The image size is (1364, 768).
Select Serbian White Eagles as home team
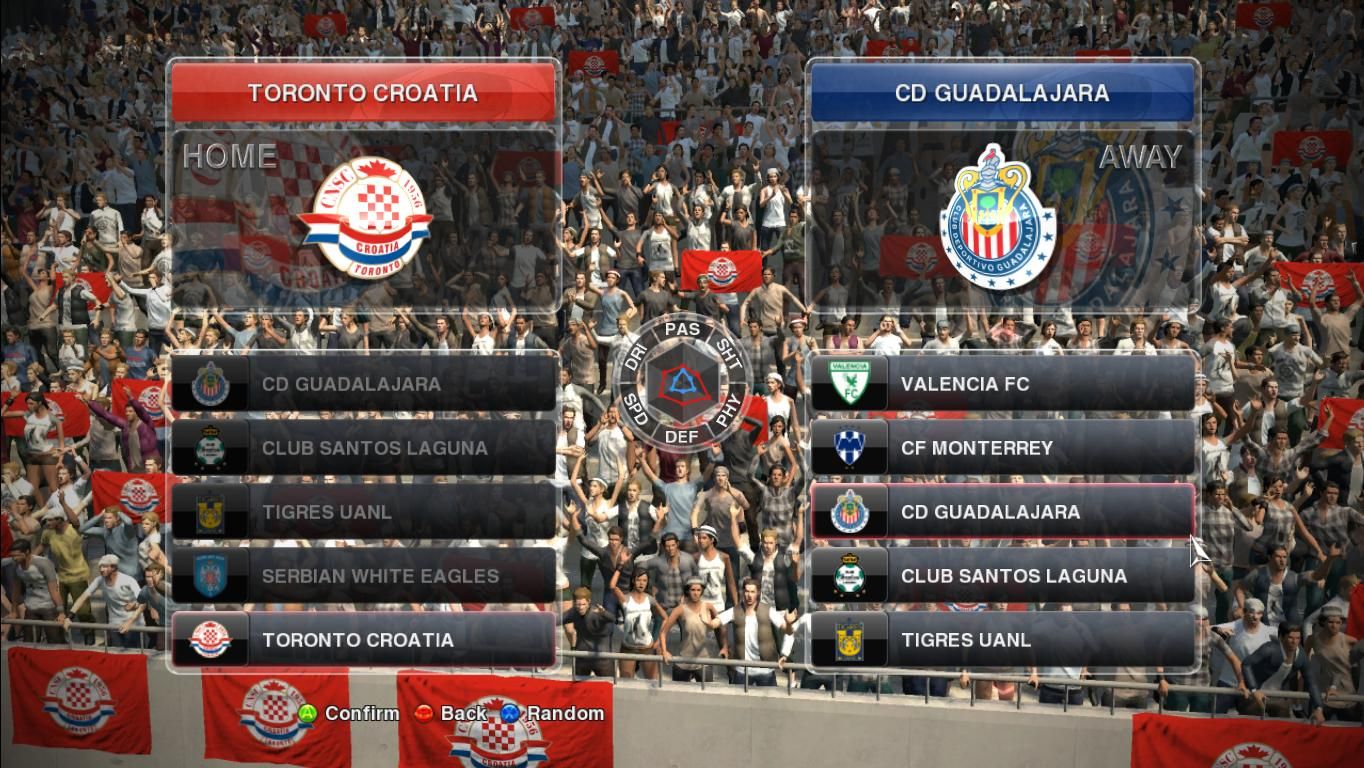[x=364, y=576]
